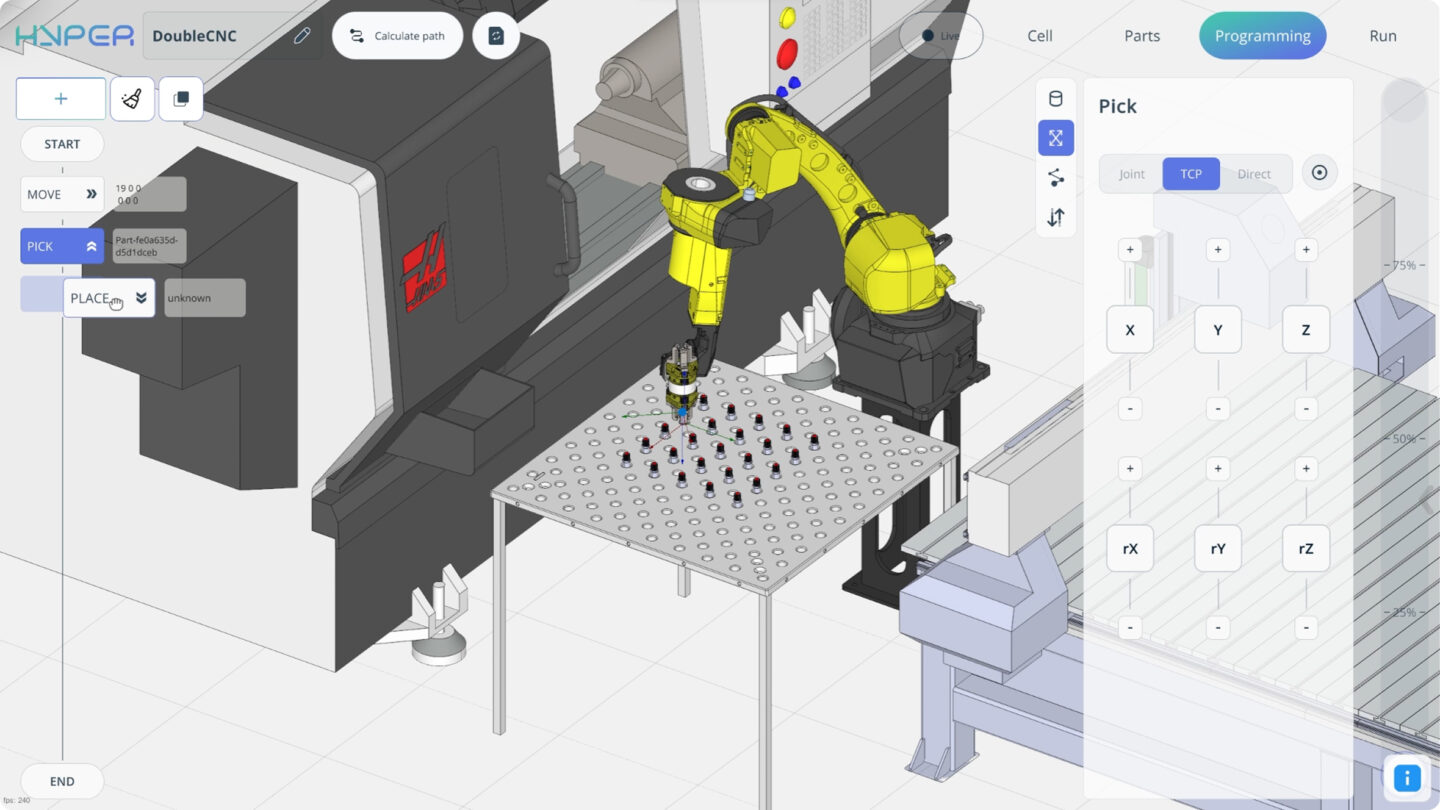Select the brush cleanup icon in the left toolbar
The height and width of the screenshot is (810, 1440).
click(132, 98)
